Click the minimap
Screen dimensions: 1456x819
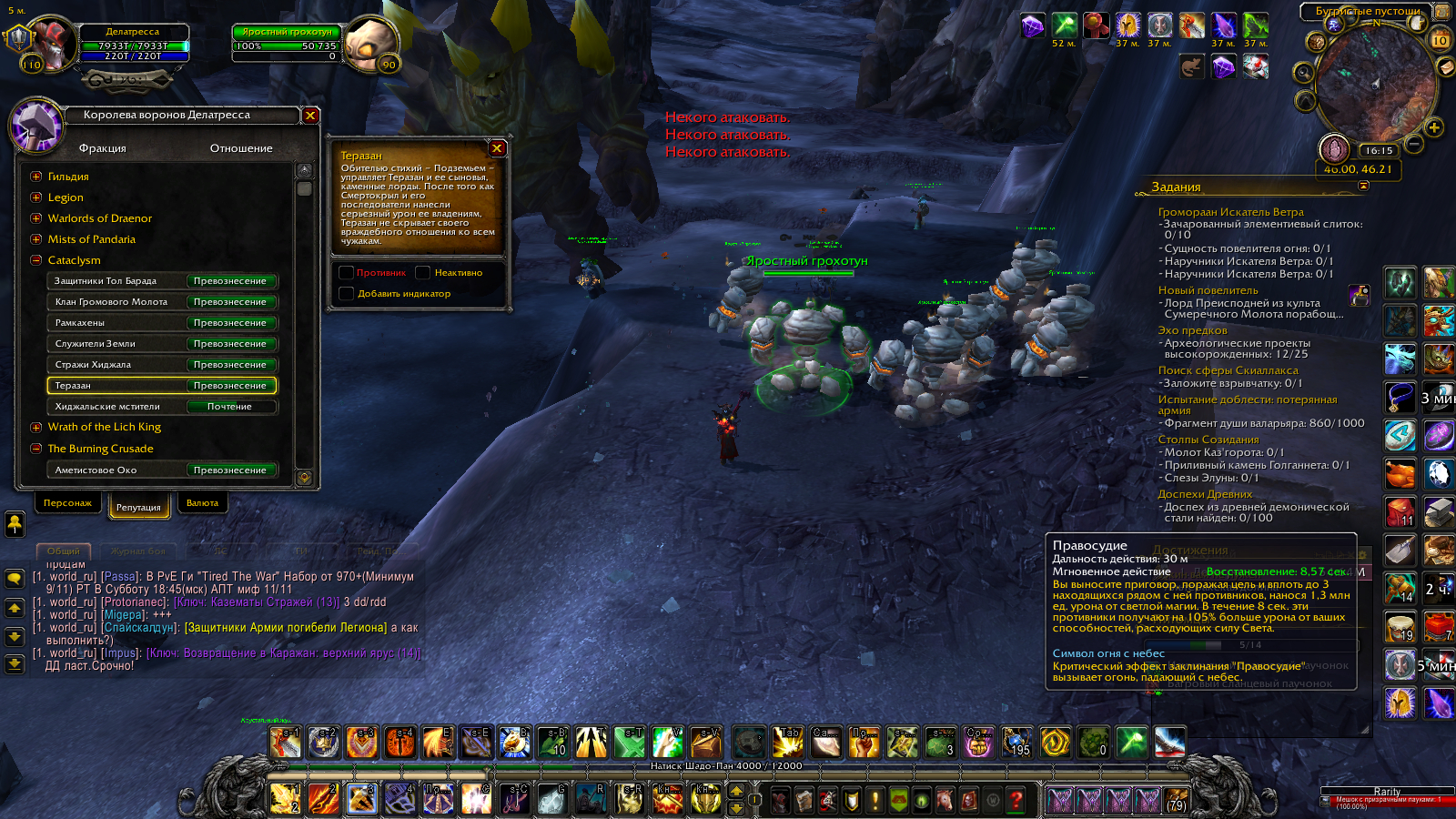[1374, 86]
